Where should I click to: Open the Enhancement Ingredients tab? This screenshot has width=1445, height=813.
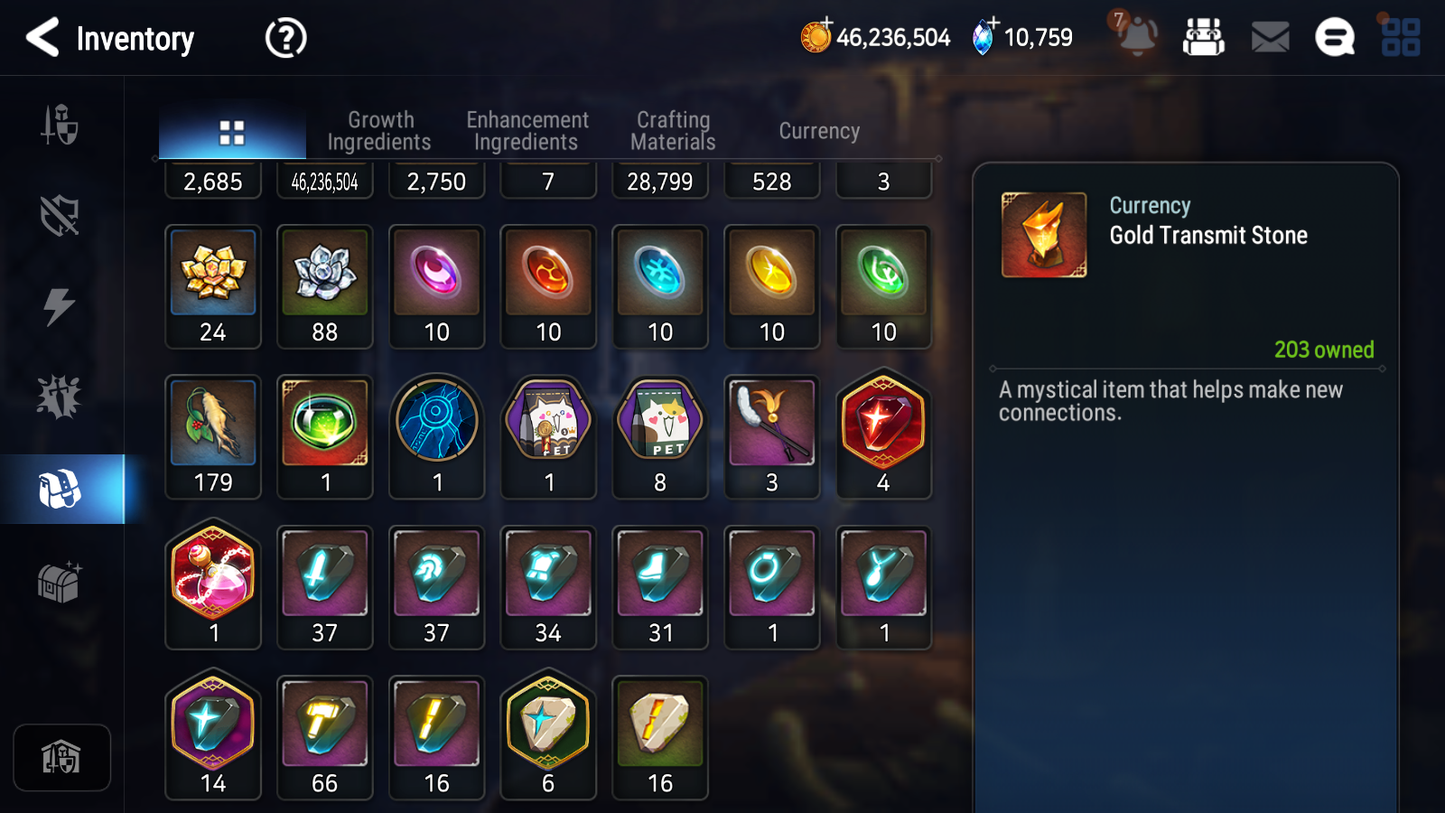pyautogui.click(x=527, y=131)
